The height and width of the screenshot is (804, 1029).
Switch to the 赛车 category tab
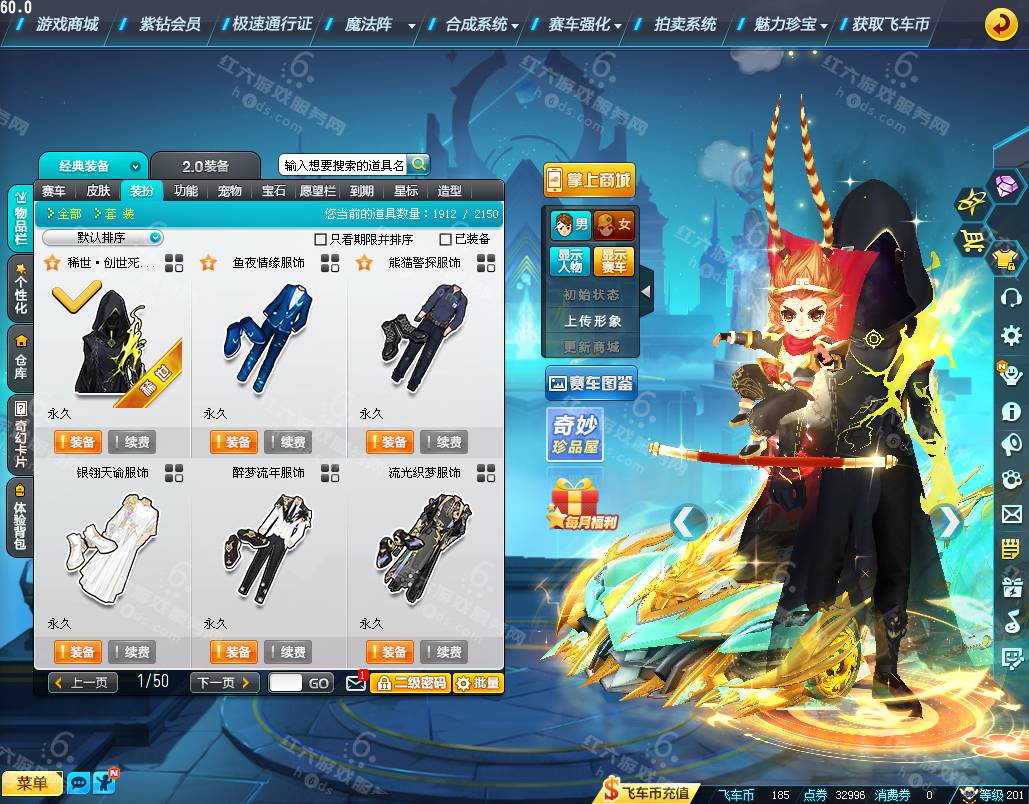pos(54,191)
